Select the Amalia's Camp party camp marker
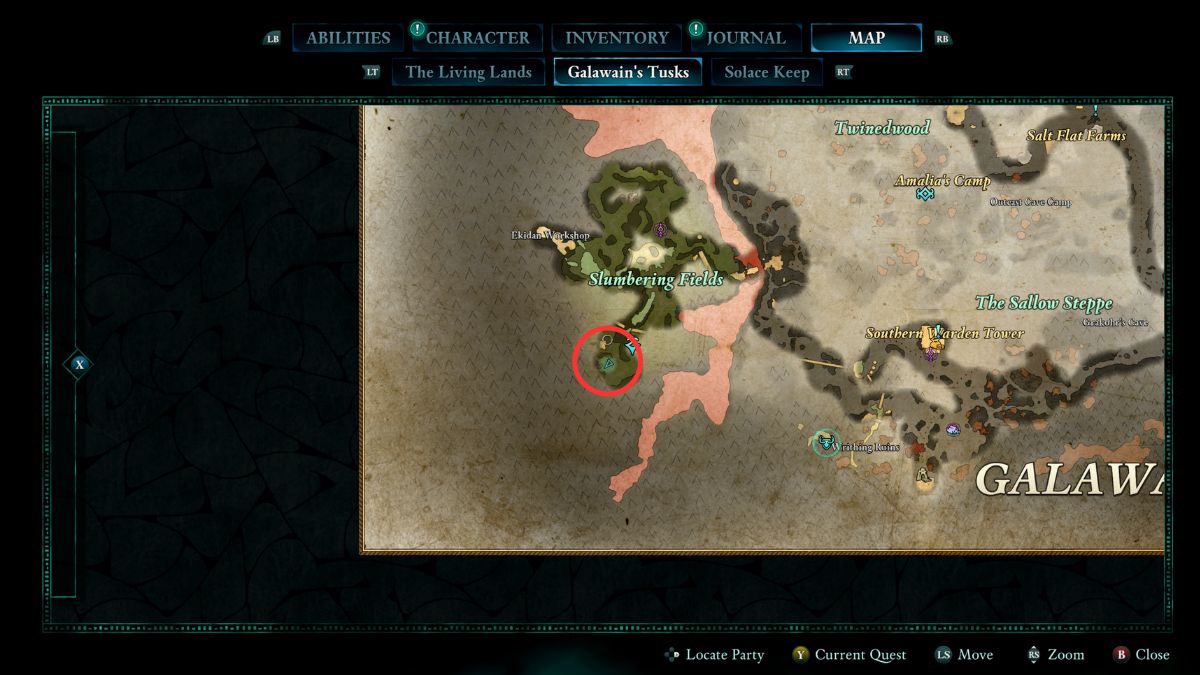Viewport: 1200px width, 675px height. 925,194
